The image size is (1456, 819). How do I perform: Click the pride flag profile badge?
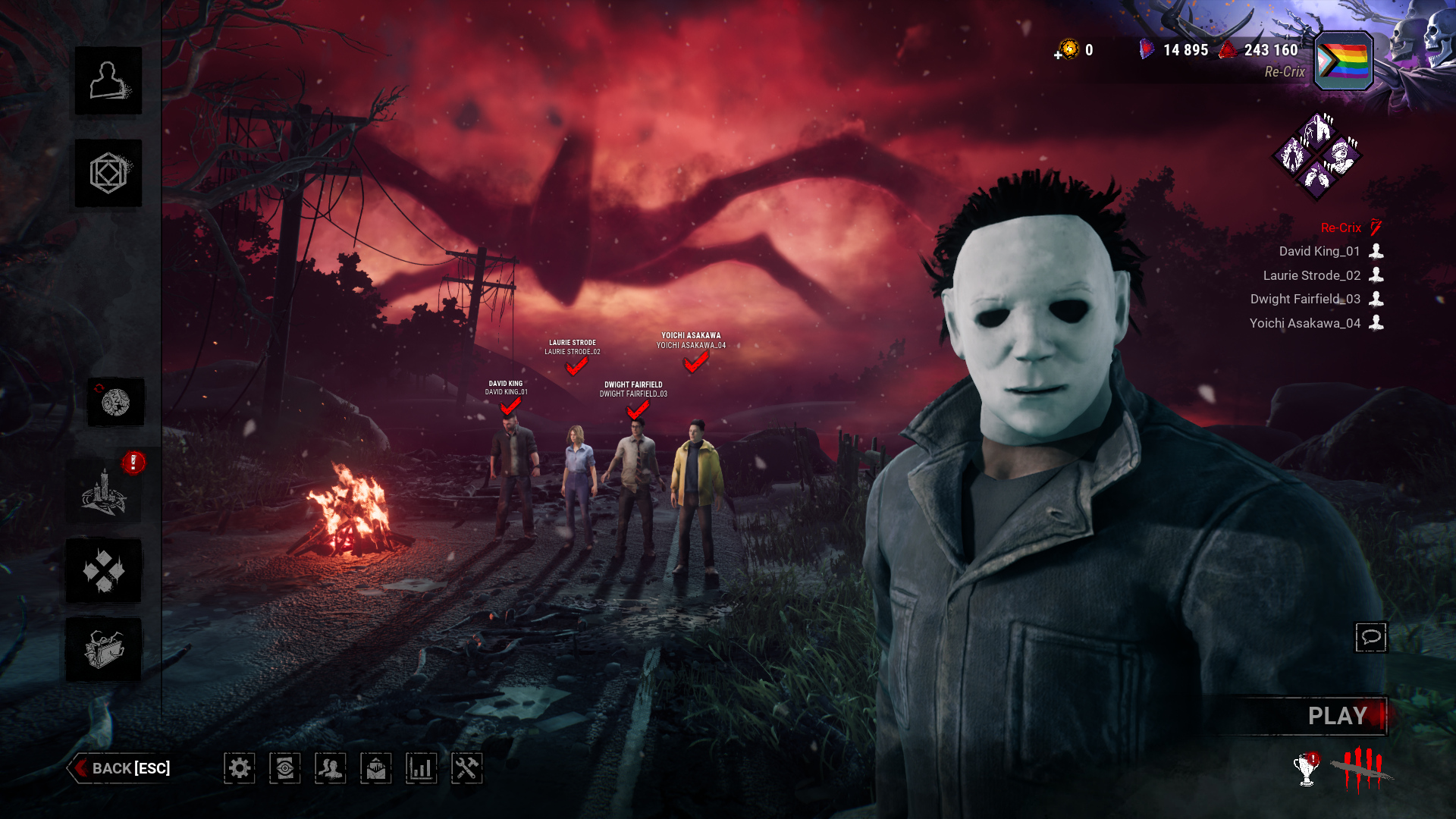(x=1343, y=61)
